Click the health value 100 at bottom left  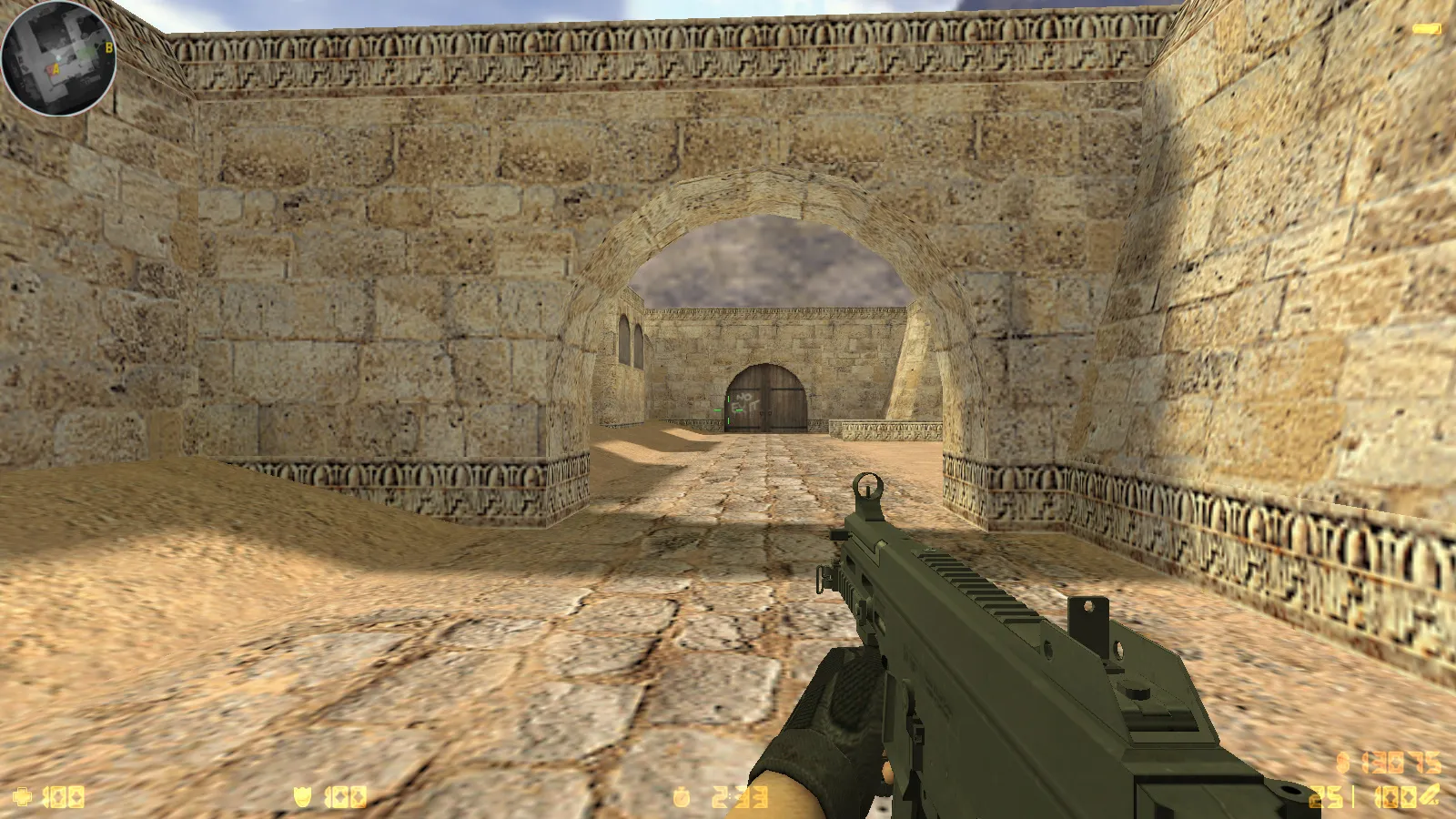[x=64, y=797]
